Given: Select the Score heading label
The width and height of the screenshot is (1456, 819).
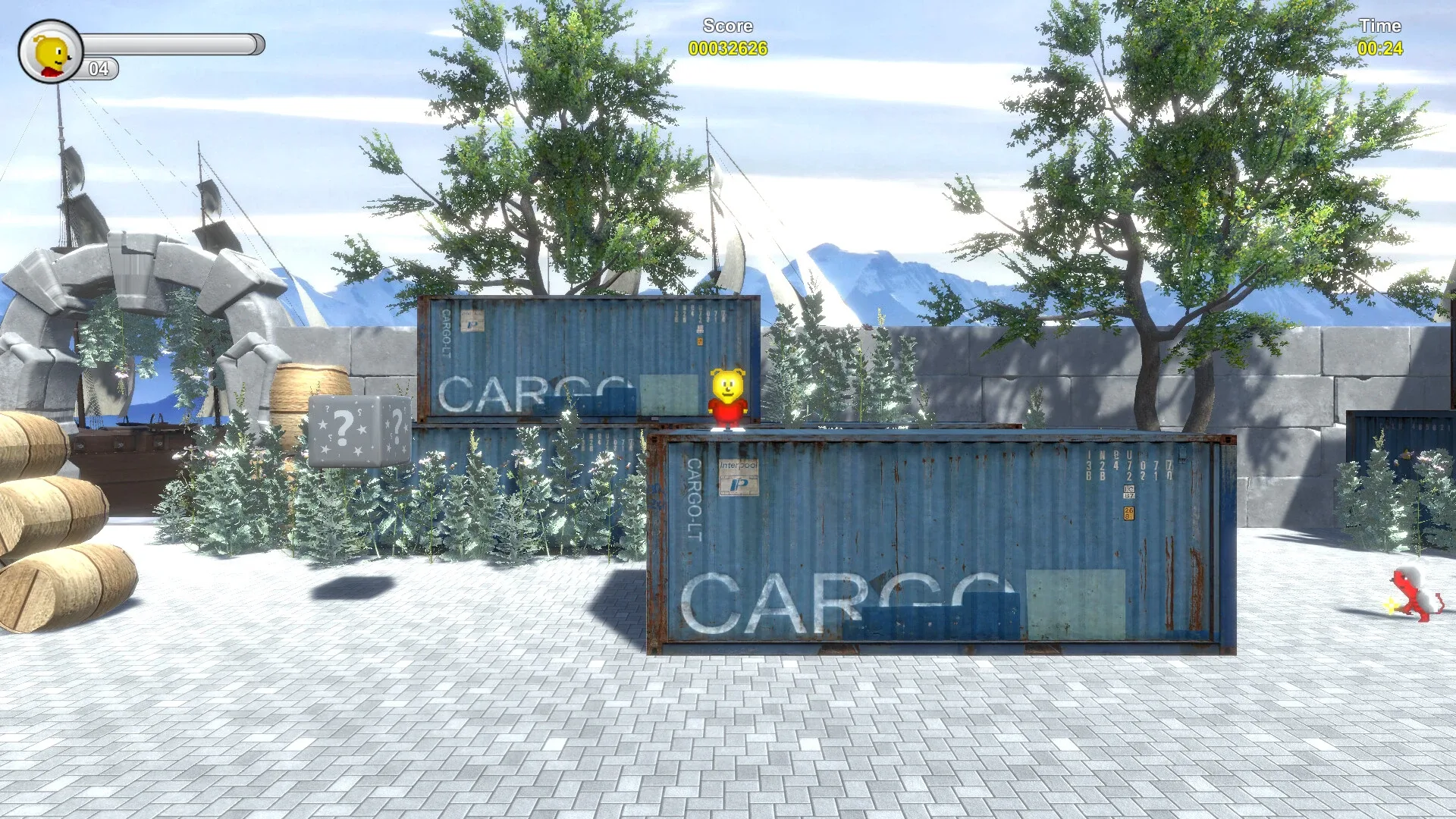Looking at the screenshot, I should pyautogui.click(x=726, y=25).
